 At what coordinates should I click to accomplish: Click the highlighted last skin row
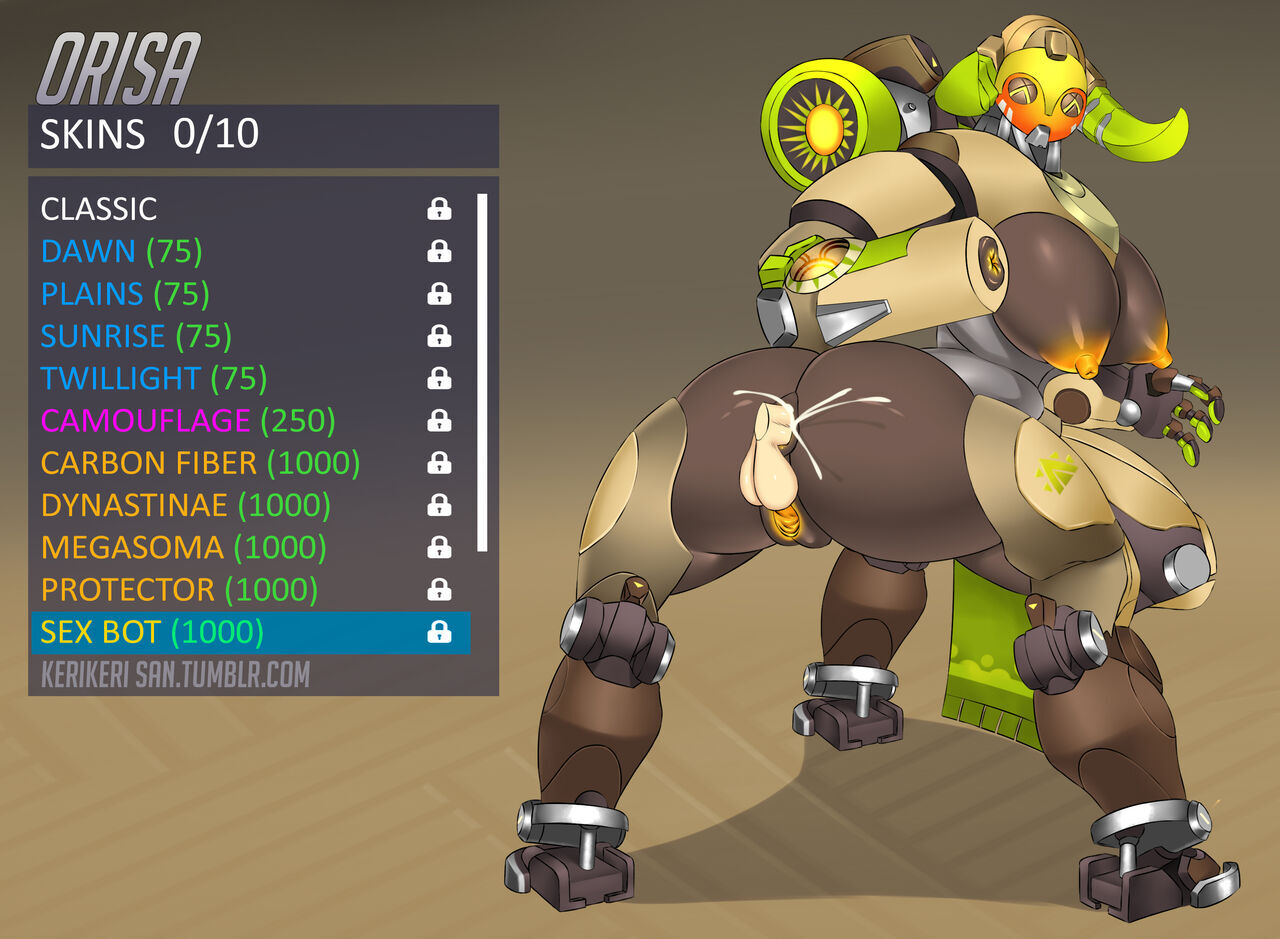pos(250,632)
